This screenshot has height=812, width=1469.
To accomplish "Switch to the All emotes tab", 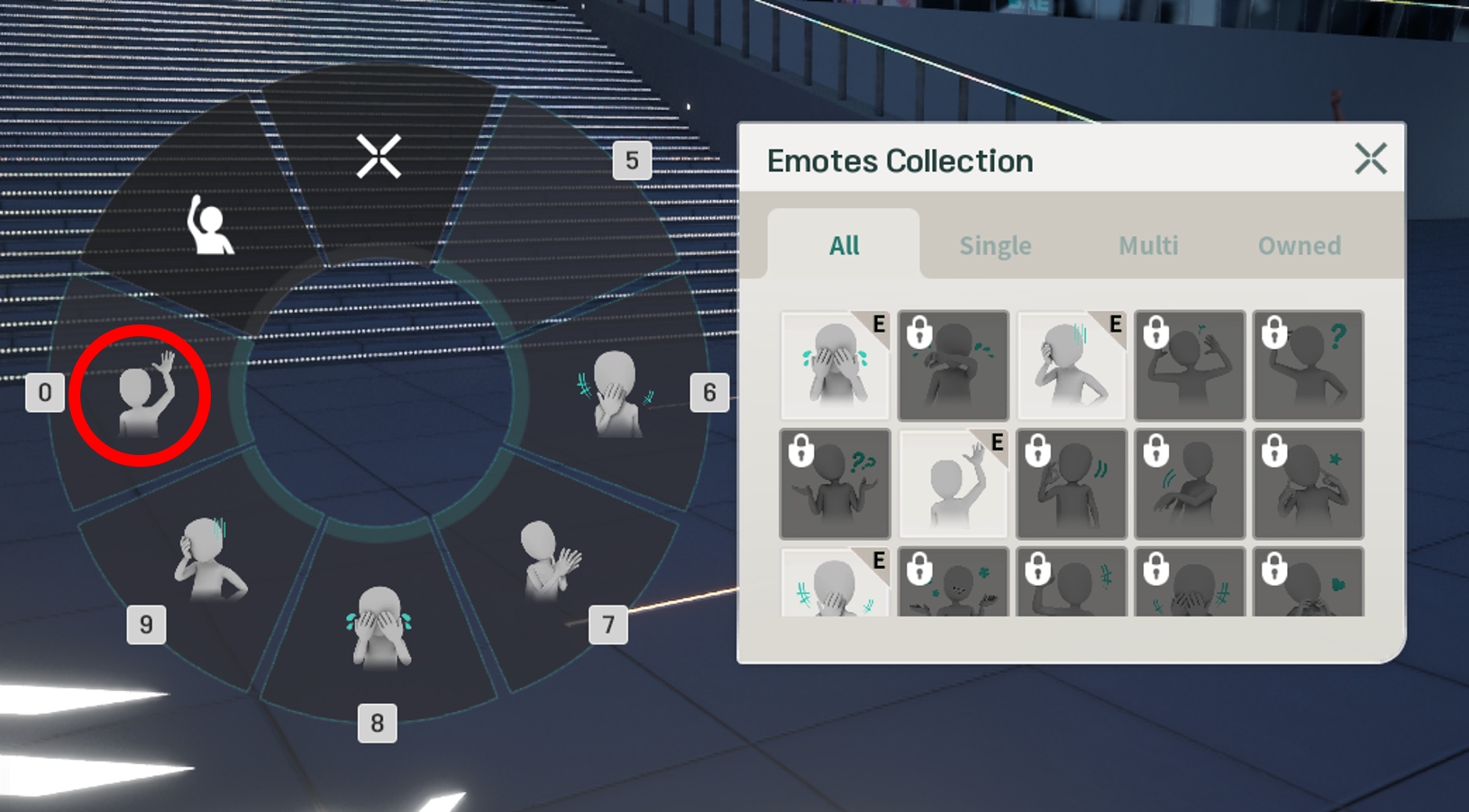I will tap(844, 245).
